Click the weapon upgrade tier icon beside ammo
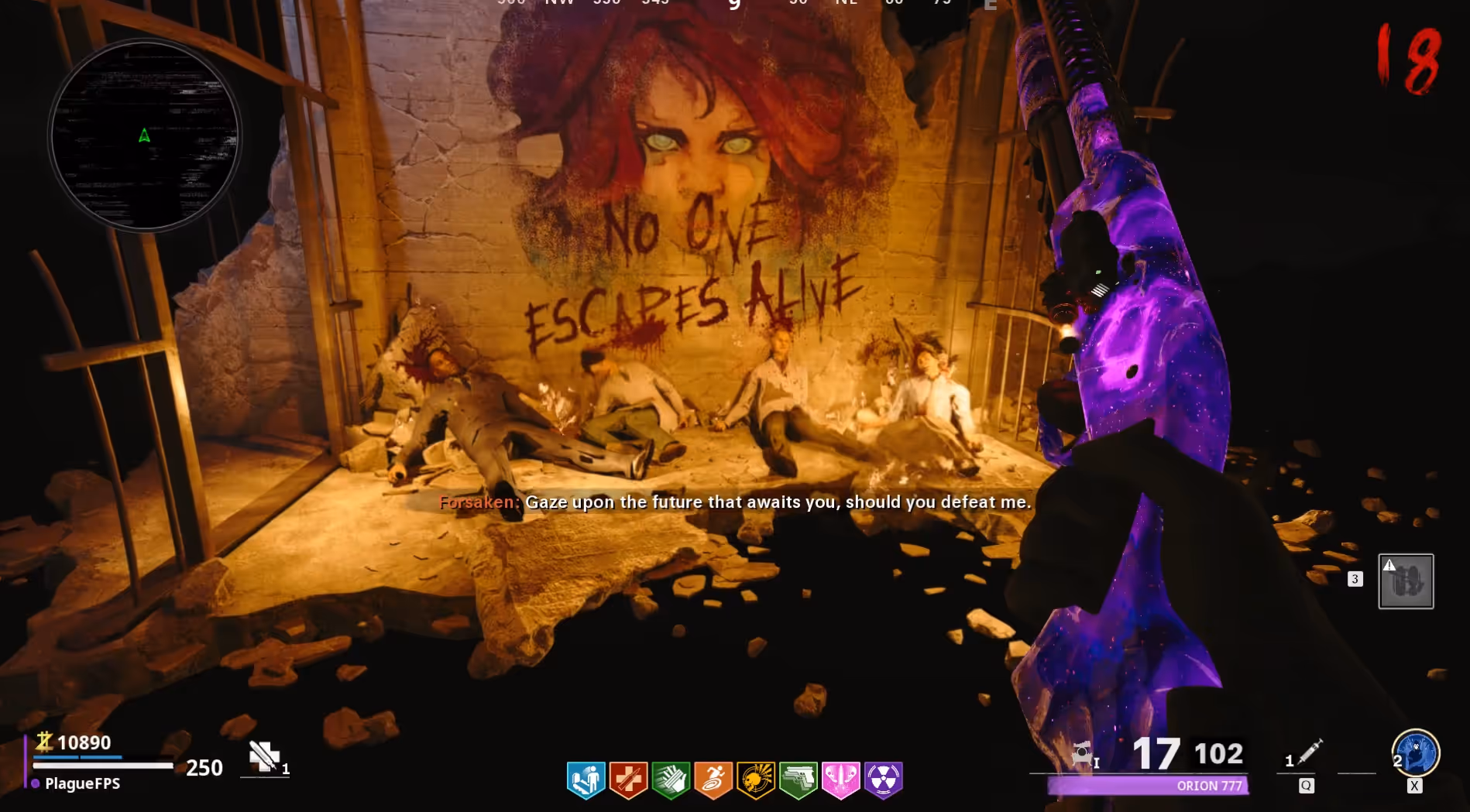Screen dimensions: 1470x812 click(x=1083, y=753)
